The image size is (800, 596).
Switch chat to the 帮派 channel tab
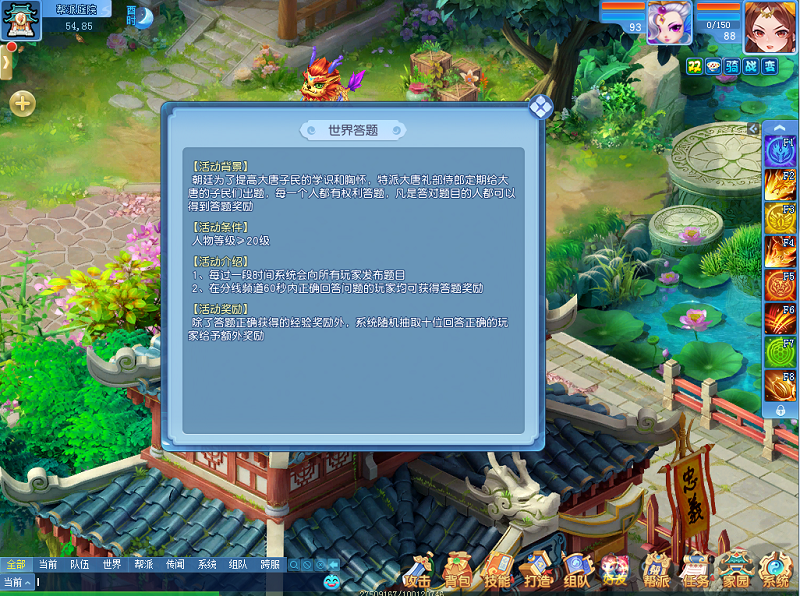pos(143,564)
